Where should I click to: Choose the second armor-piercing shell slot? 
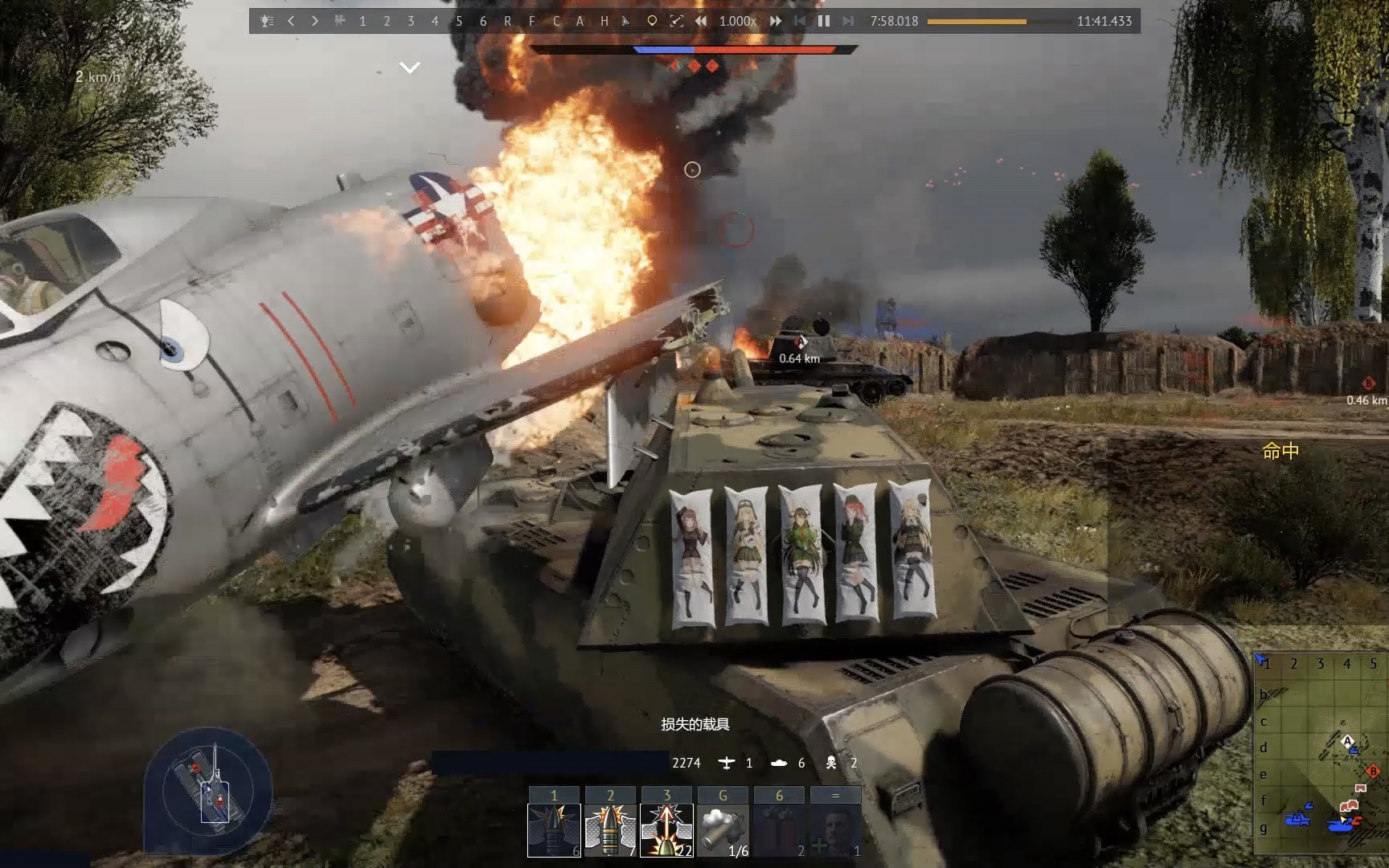click(x=610, y=829)
